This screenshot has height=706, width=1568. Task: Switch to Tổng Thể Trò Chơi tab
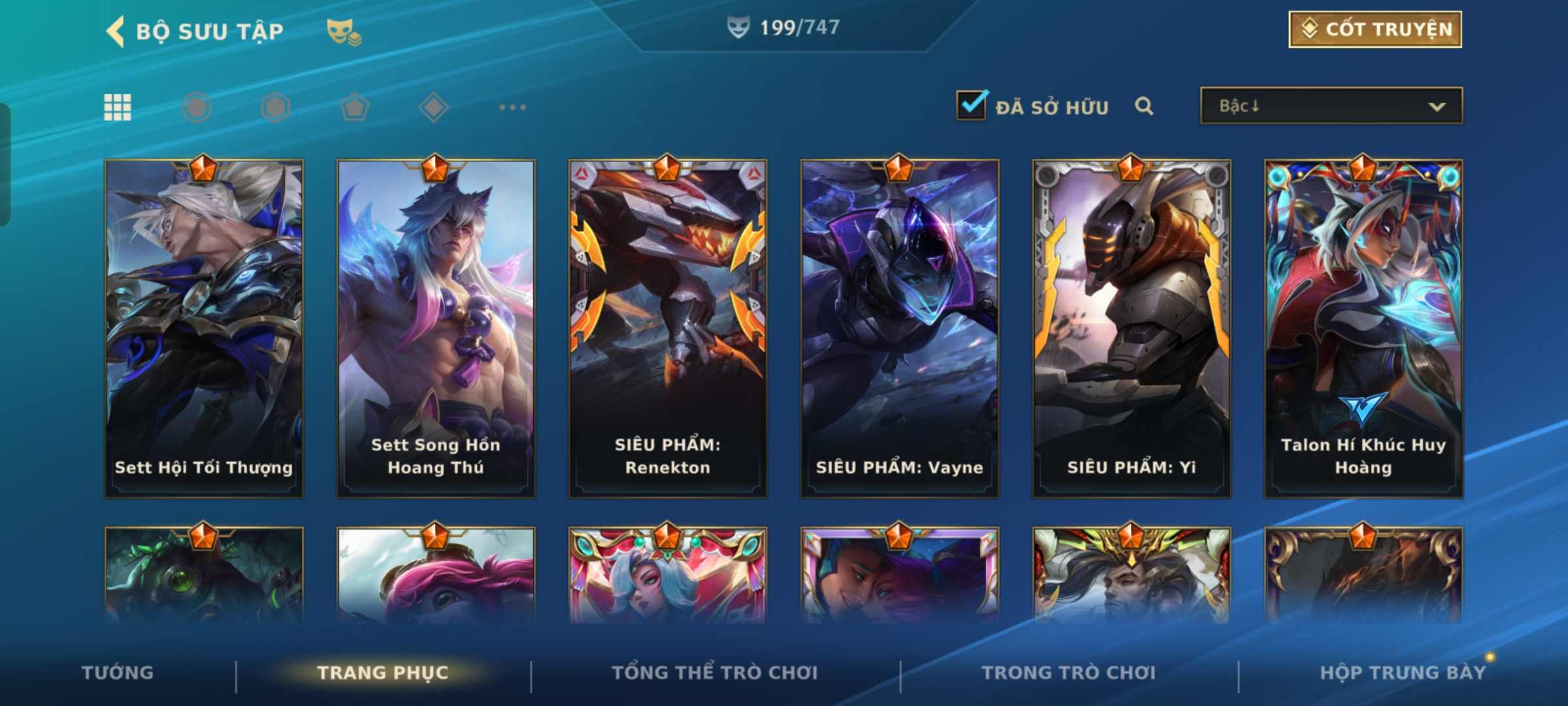715,673
